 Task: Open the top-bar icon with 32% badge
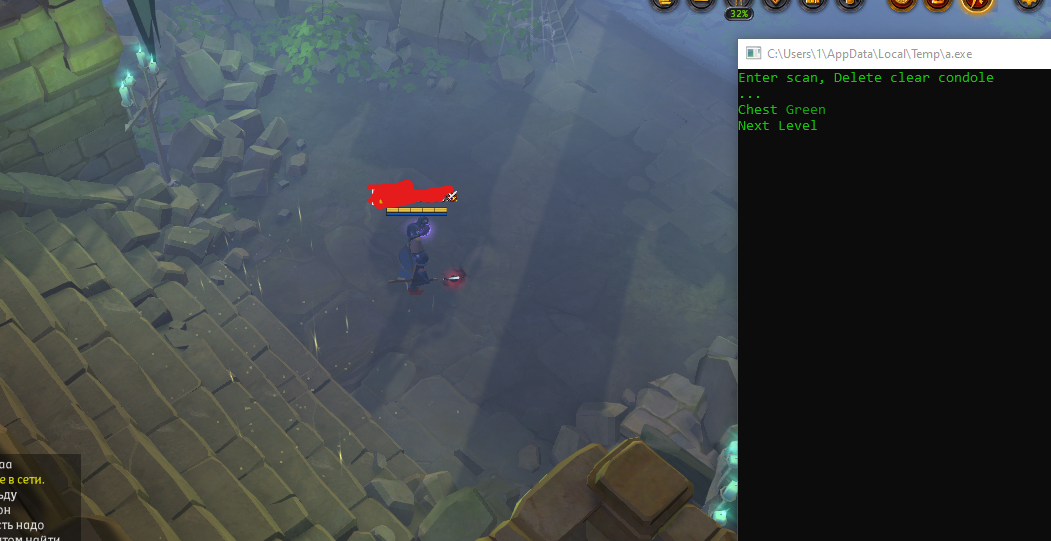point(738,4)
